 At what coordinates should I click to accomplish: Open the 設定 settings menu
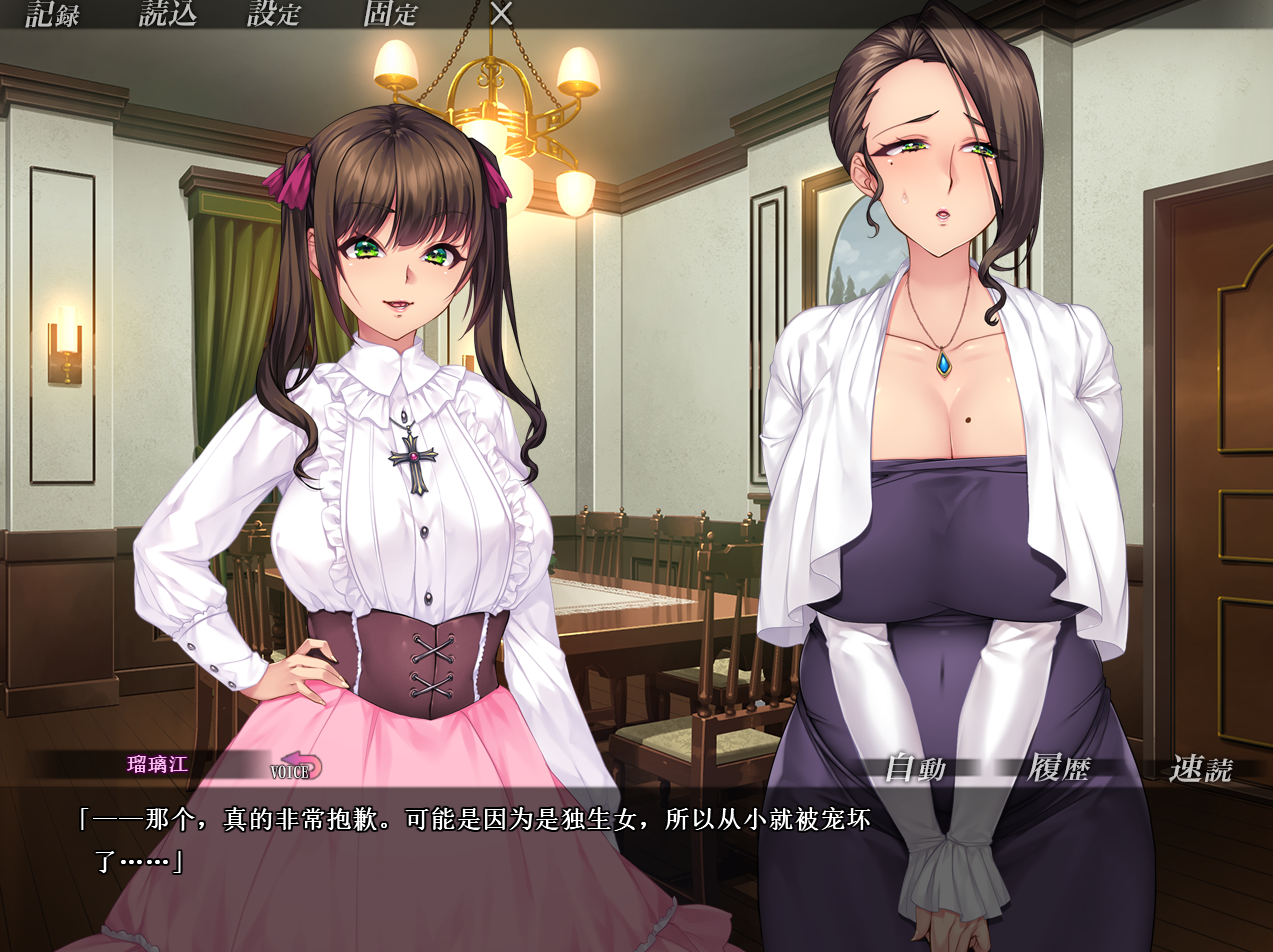click(274, 14)
